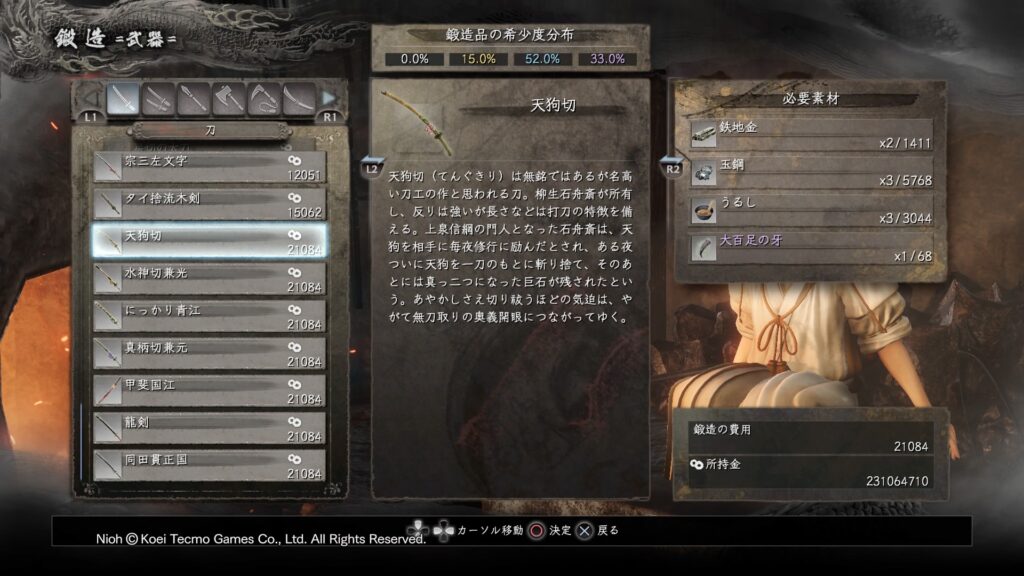Viewport: 1024px width, 576px height.
Task: Switch to the kusarigama category tab
Action: pyautogui.click(x=263, y=98)
